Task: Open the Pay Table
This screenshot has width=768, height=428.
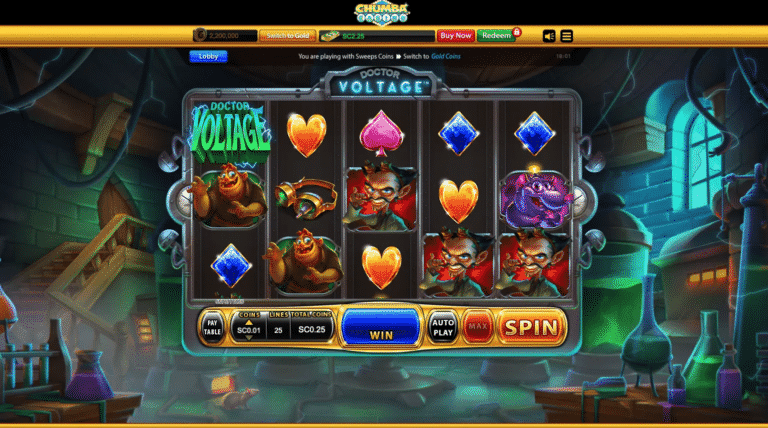Action: click(x=213, y=326)
